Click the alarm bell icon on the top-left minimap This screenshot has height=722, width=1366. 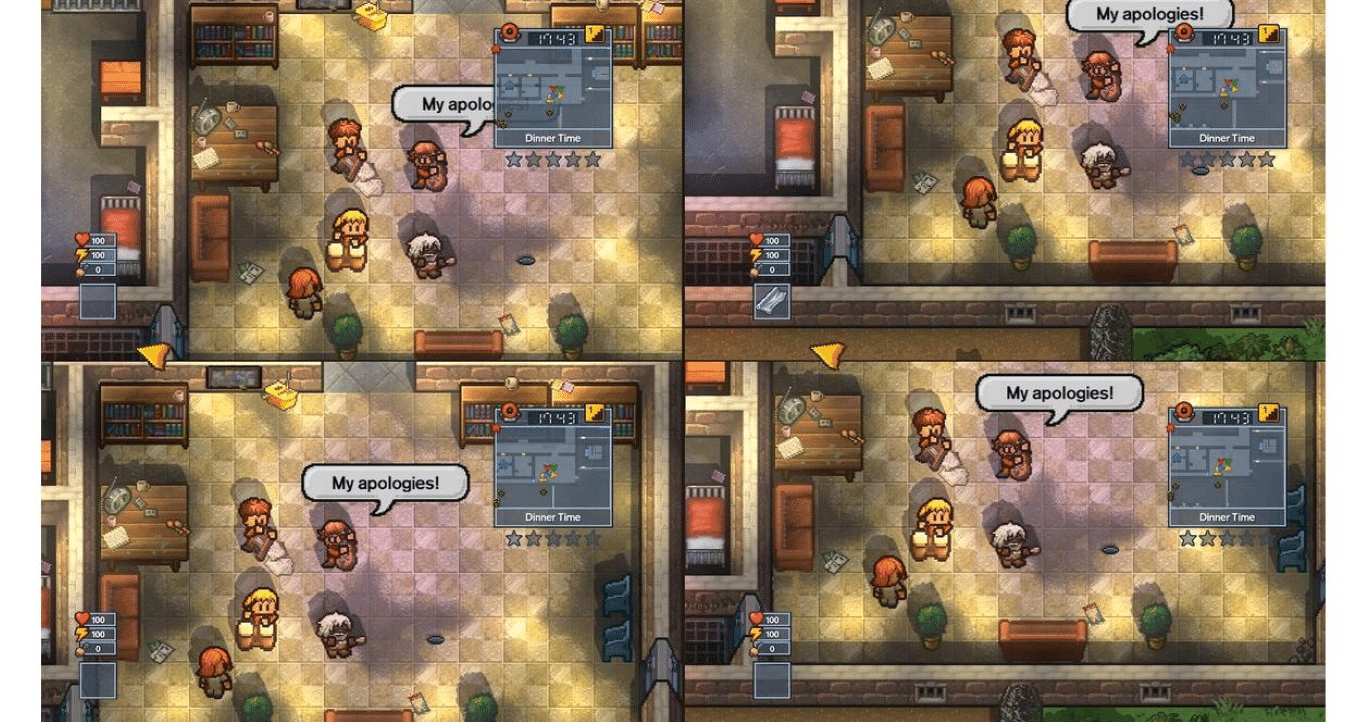coord(509,32)
